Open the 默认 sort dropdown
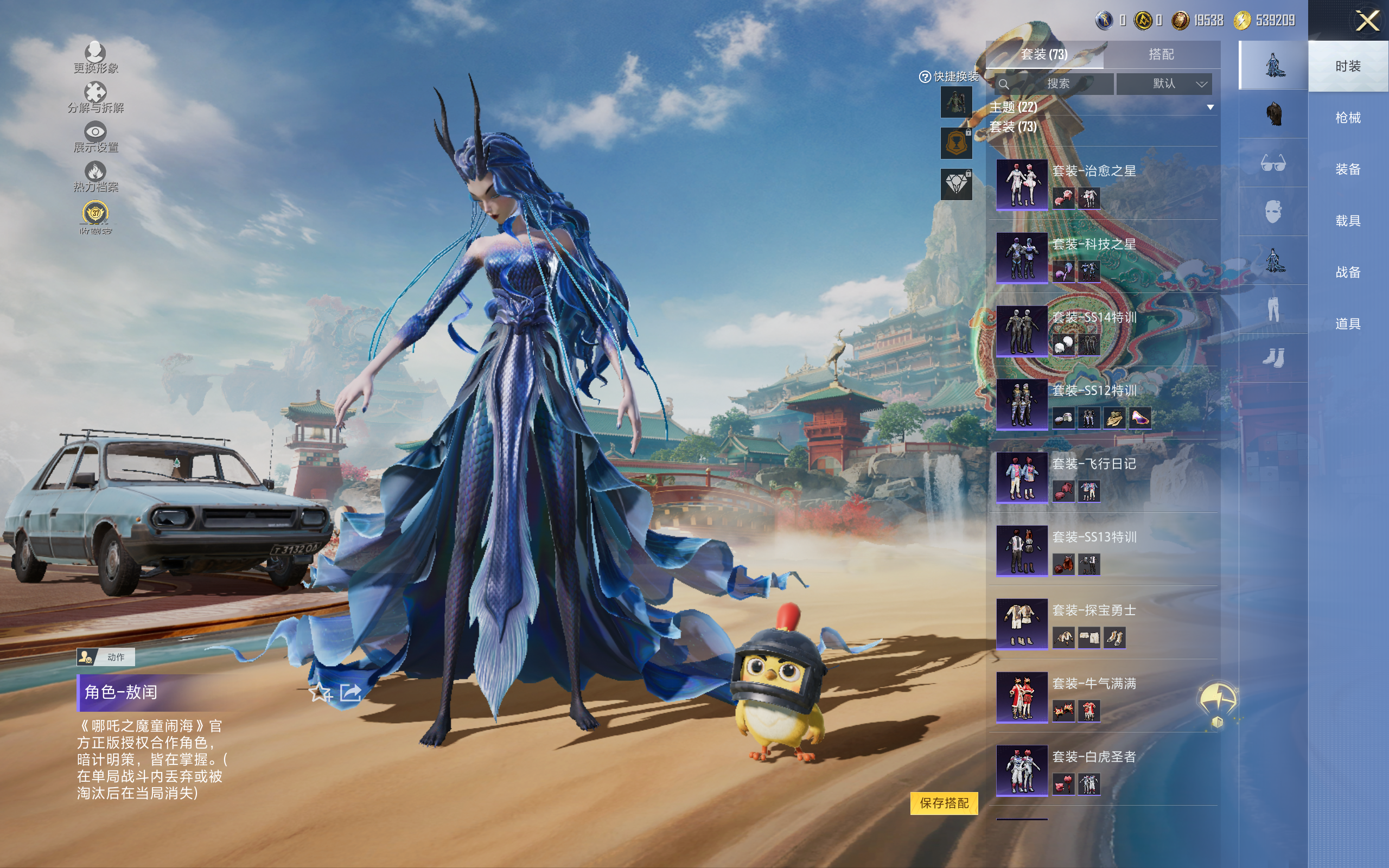Image resolution: width=1389 pixels, height=868 pixels. coord(1164,84)
